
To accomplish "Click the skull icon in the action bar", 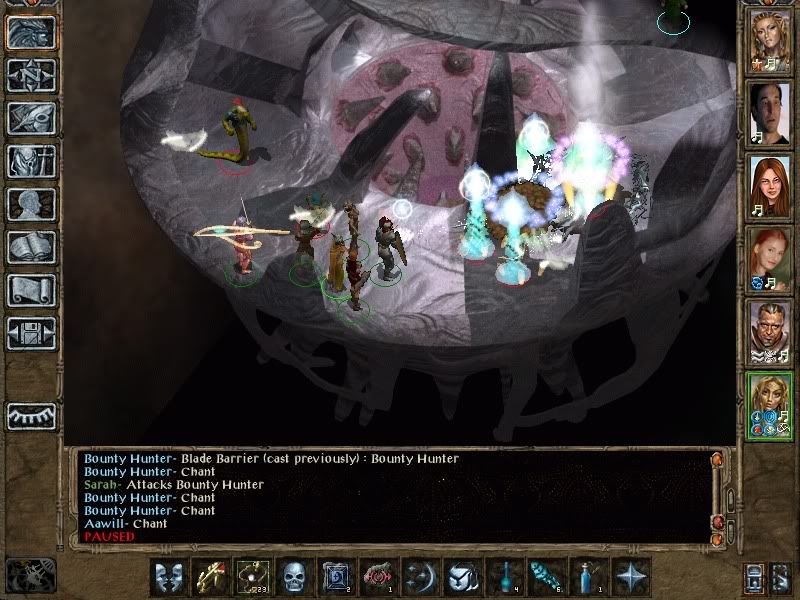I will [x=294, y=576].
